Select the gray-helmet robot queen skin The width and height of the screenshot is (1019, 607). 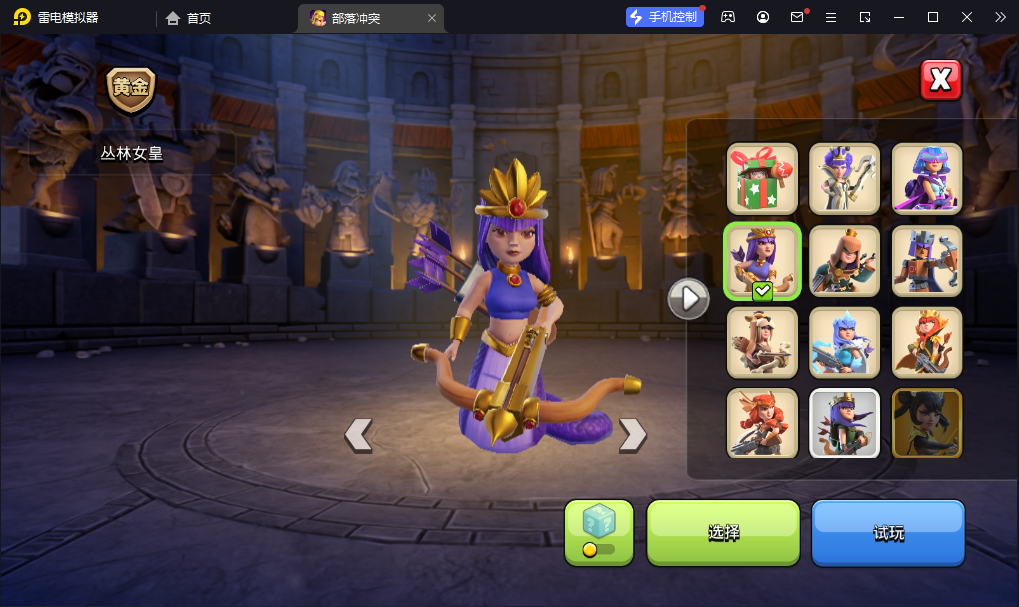coord(926,261)
